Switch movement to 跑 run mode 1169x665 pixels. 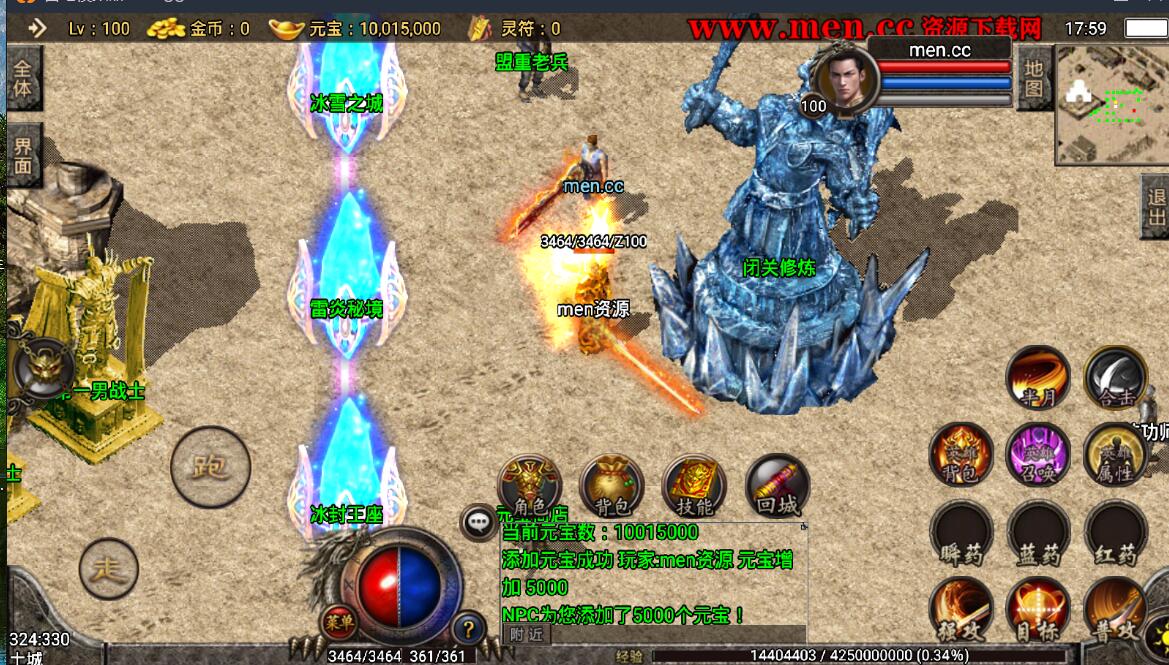click(210, 467)
